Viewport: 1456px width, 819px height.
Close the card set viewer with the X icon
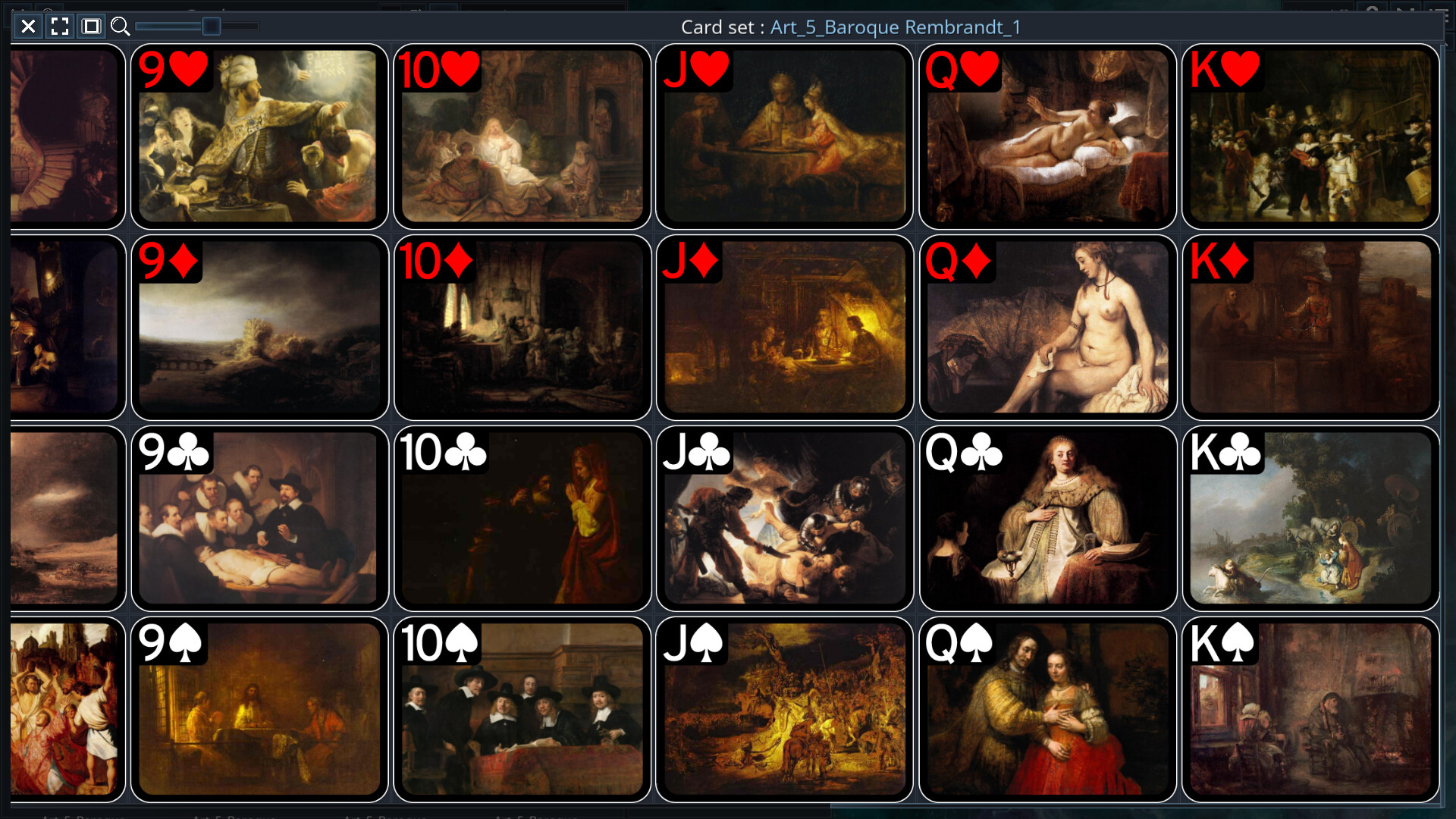[x=28, y=27]
